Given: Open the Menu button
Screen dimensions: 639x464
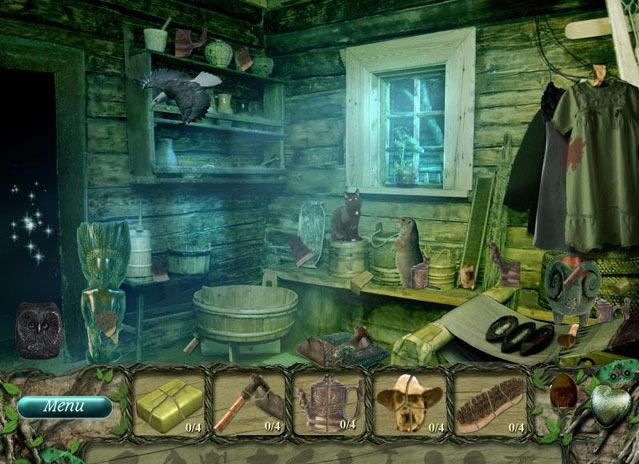Looking at the screenshot, I should point(64,407).
